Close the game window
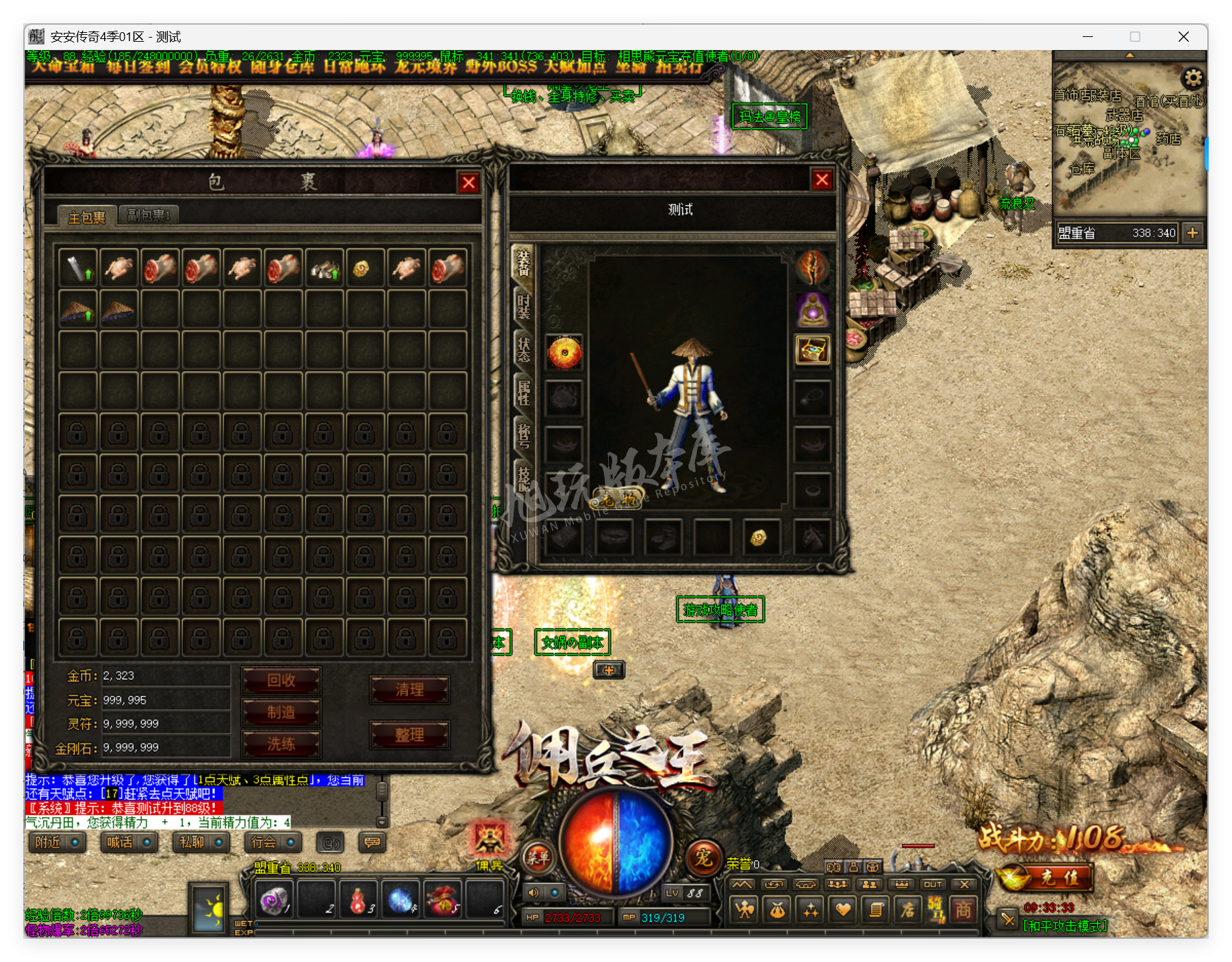Screen dimensions: 1232x962 (x=1183, y=37)
